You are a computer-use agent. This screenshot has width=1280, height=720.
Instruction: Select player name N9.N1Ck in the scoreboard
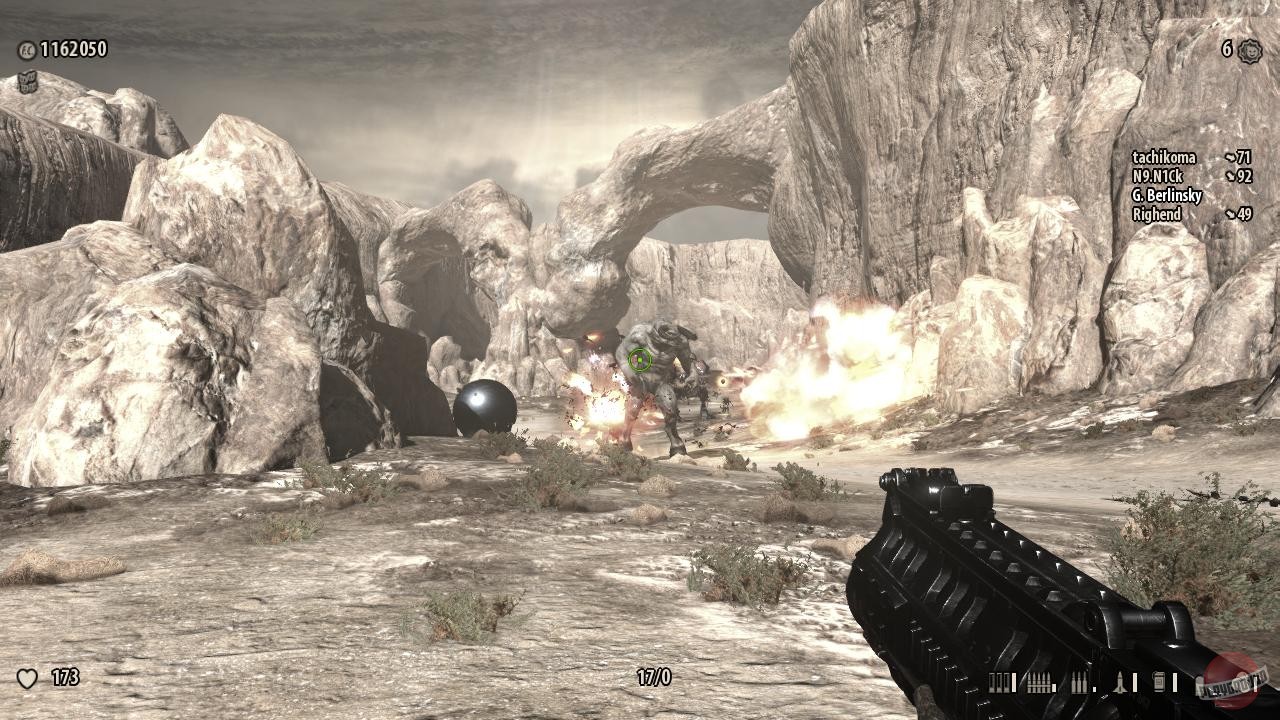1157,176
